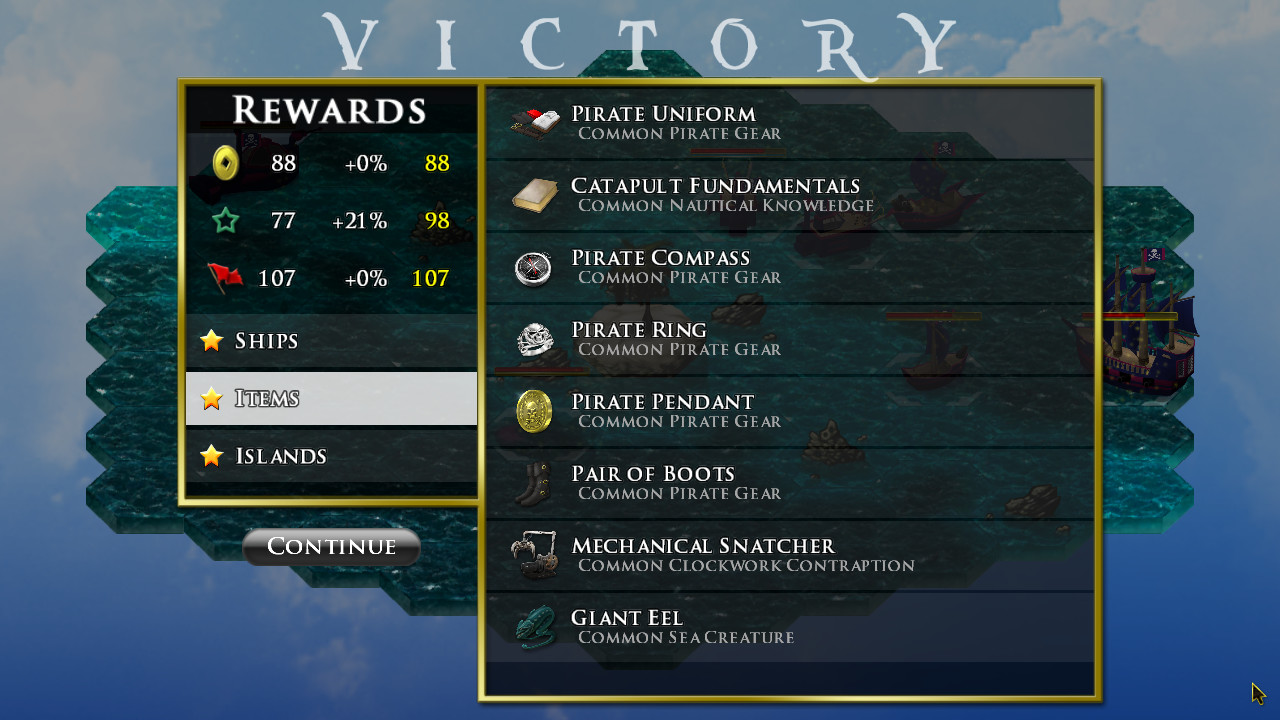Select the Pair of Boots icon

point(533,482)
